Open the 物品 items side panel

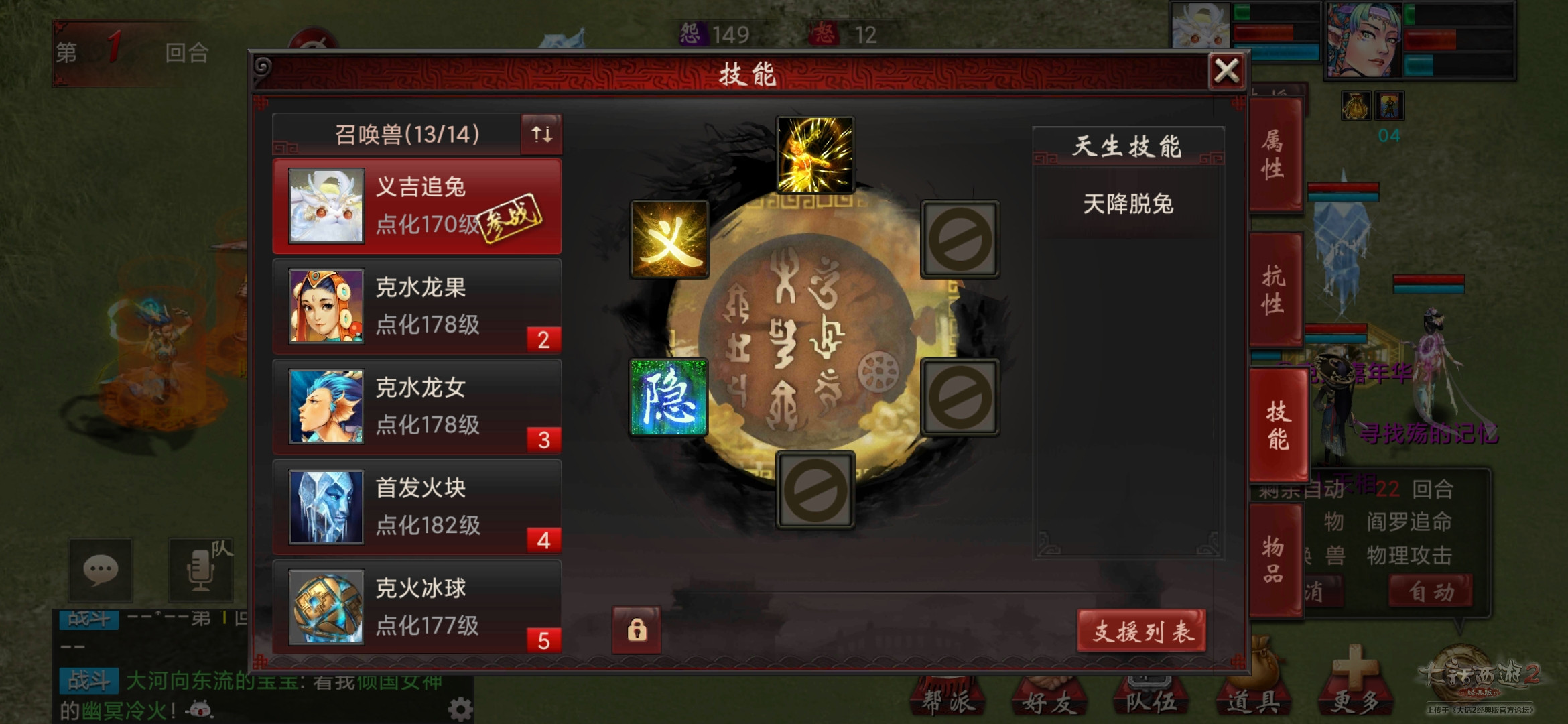pyautogui.click(x=1275, y=558)
